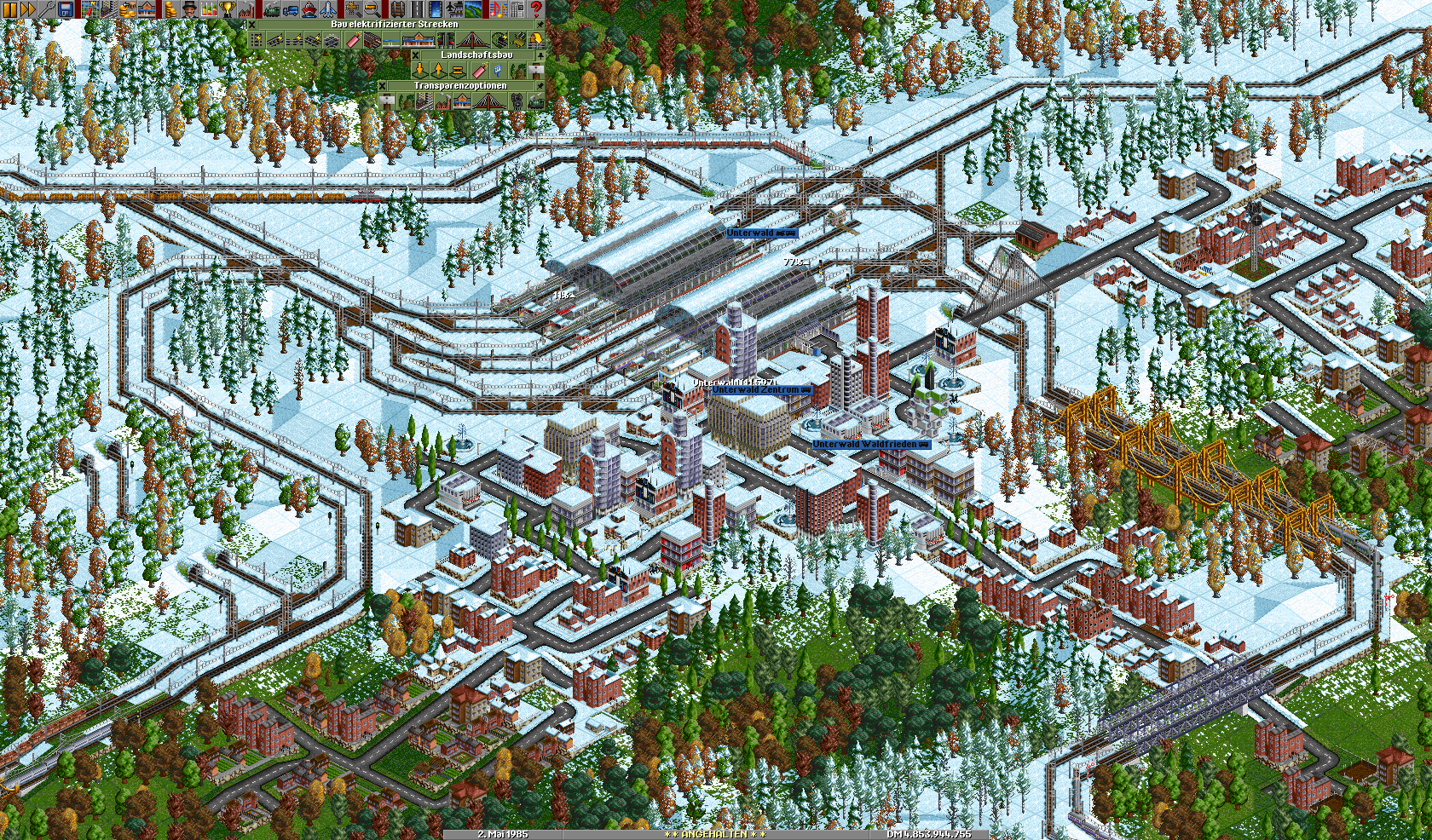Open the music notes sound menu
This screenshot has height=840, width=1432.
499,9
